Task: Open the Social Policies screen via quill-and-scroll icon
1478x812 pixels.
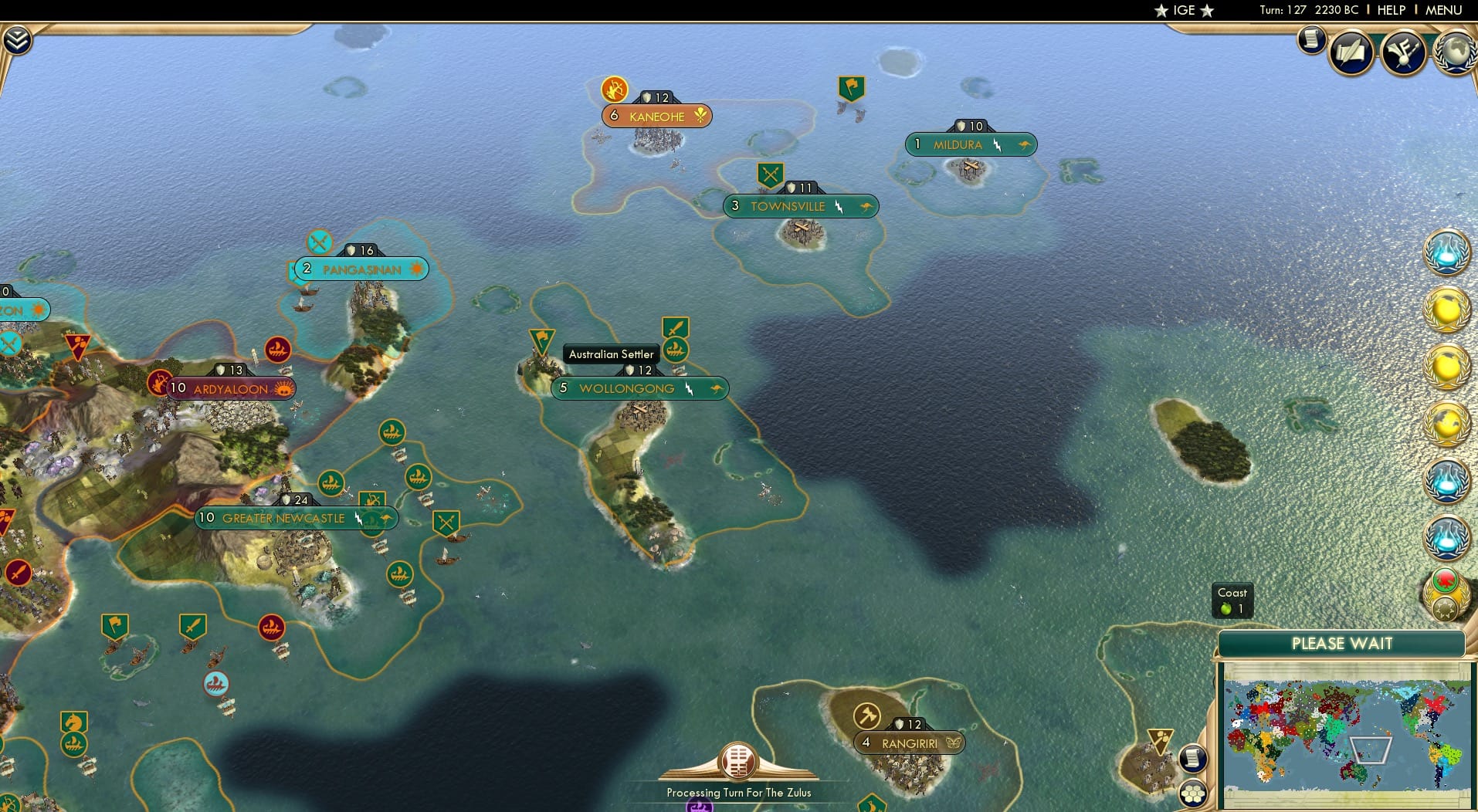Action: [x=1352, y=52]
